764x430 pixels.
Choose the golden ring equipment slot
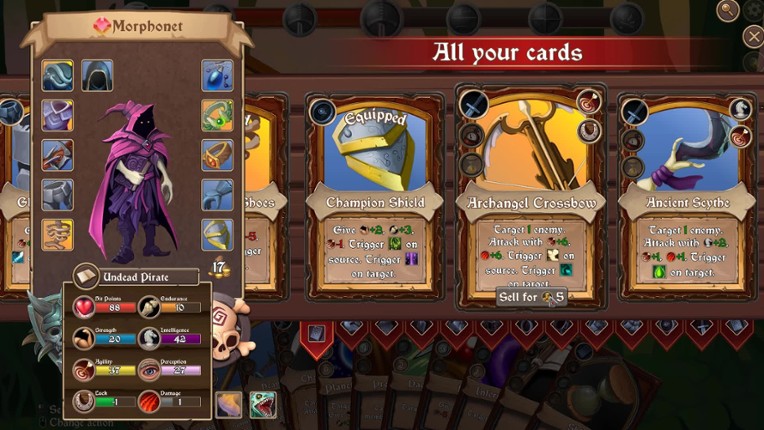(x=217, y=155)
